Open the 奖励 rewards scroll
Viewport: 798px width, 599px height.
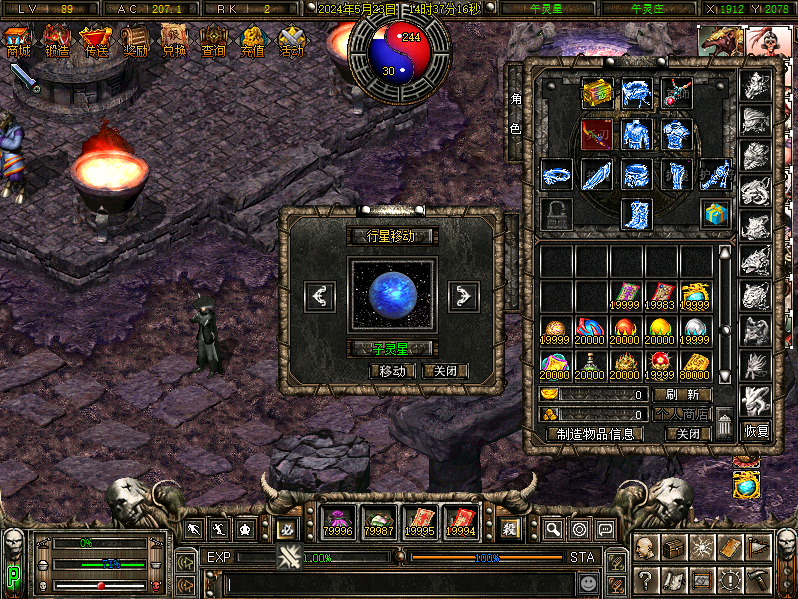[x=136, y=42]
